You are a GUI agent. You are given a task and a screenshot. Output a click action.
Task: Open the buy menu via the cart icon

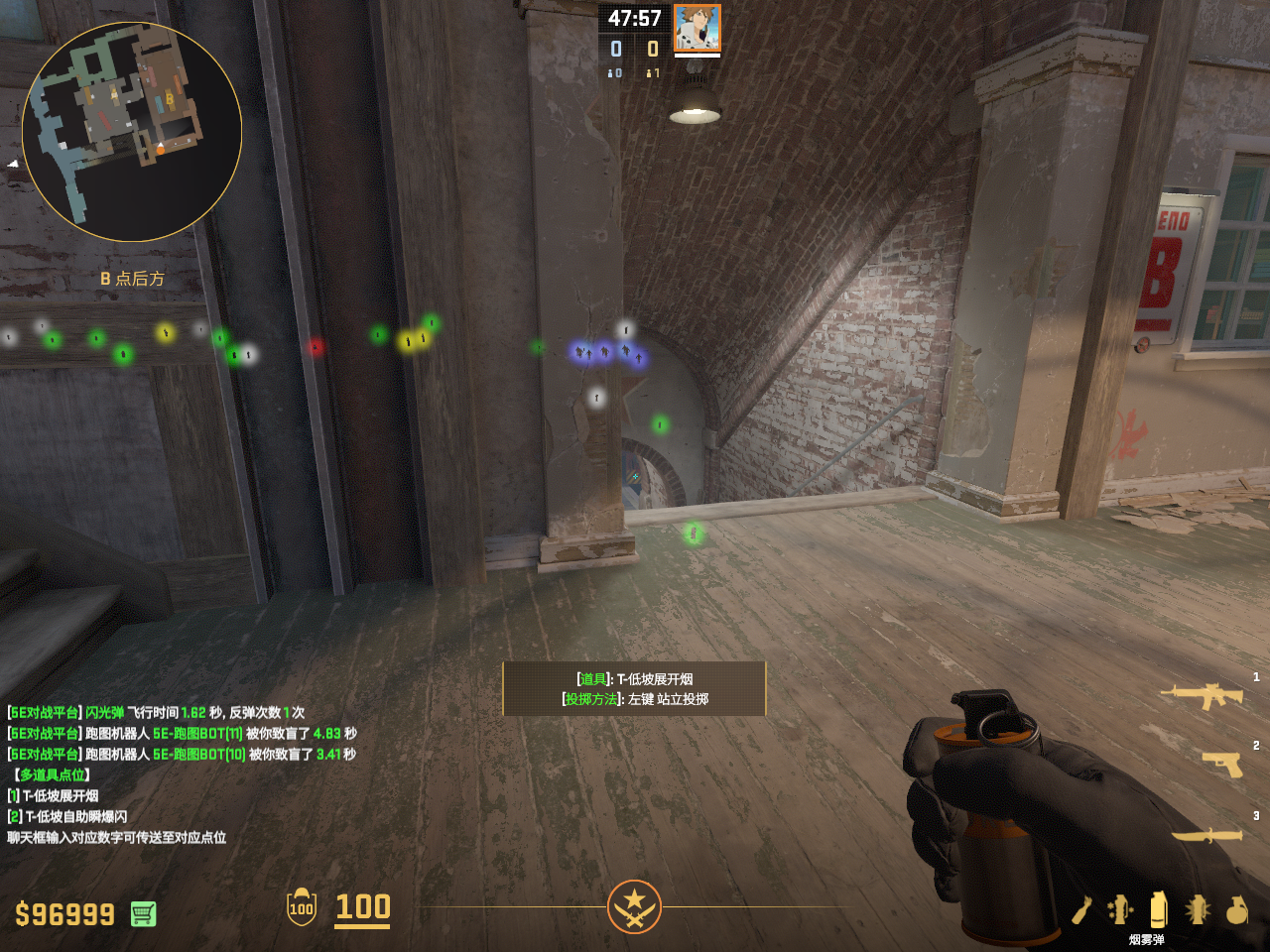[143, 913]
